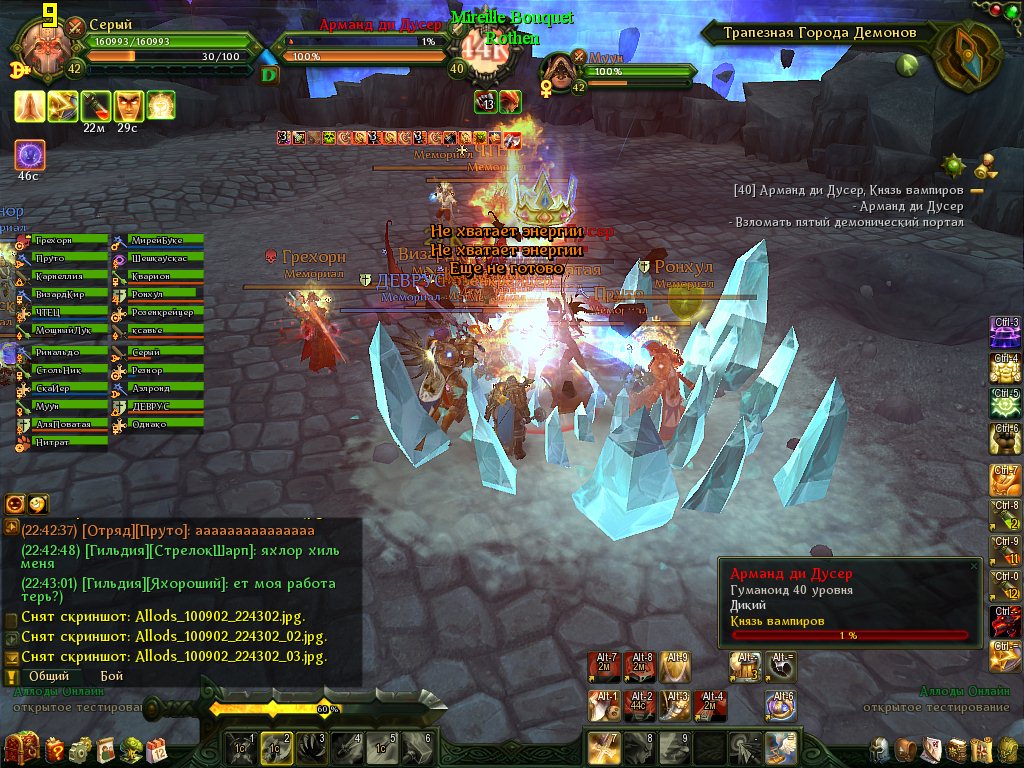Activate the hotbar slot 2 ability
Viewport: 1024px width, 768px height.
click(x=275, y=747)
